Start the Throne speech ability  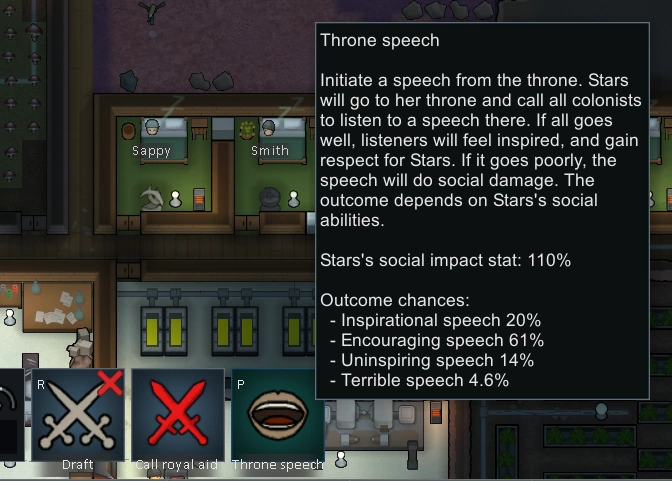(276, 415)
